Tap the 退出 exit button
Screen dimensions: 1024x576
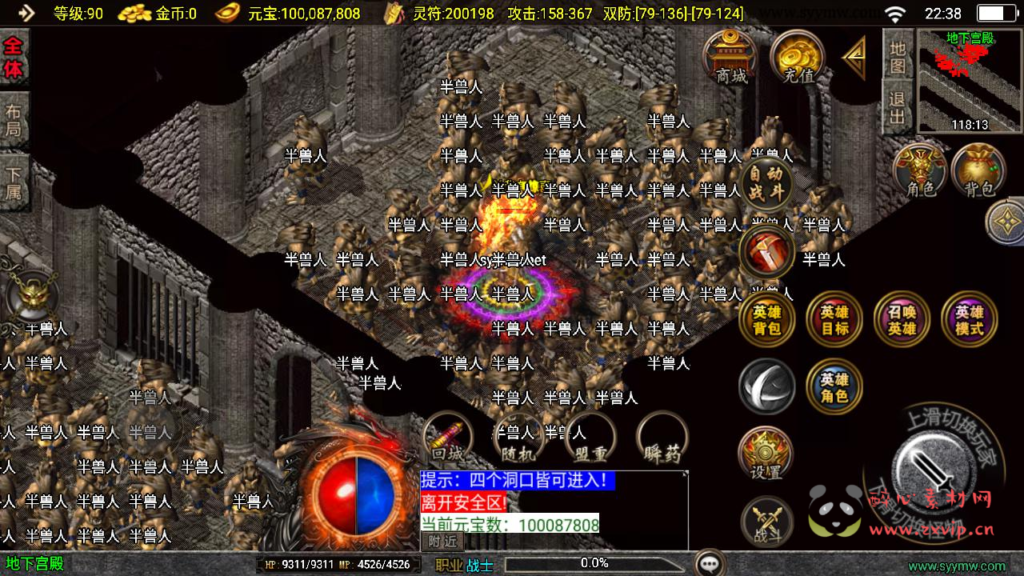pos(897,107)
